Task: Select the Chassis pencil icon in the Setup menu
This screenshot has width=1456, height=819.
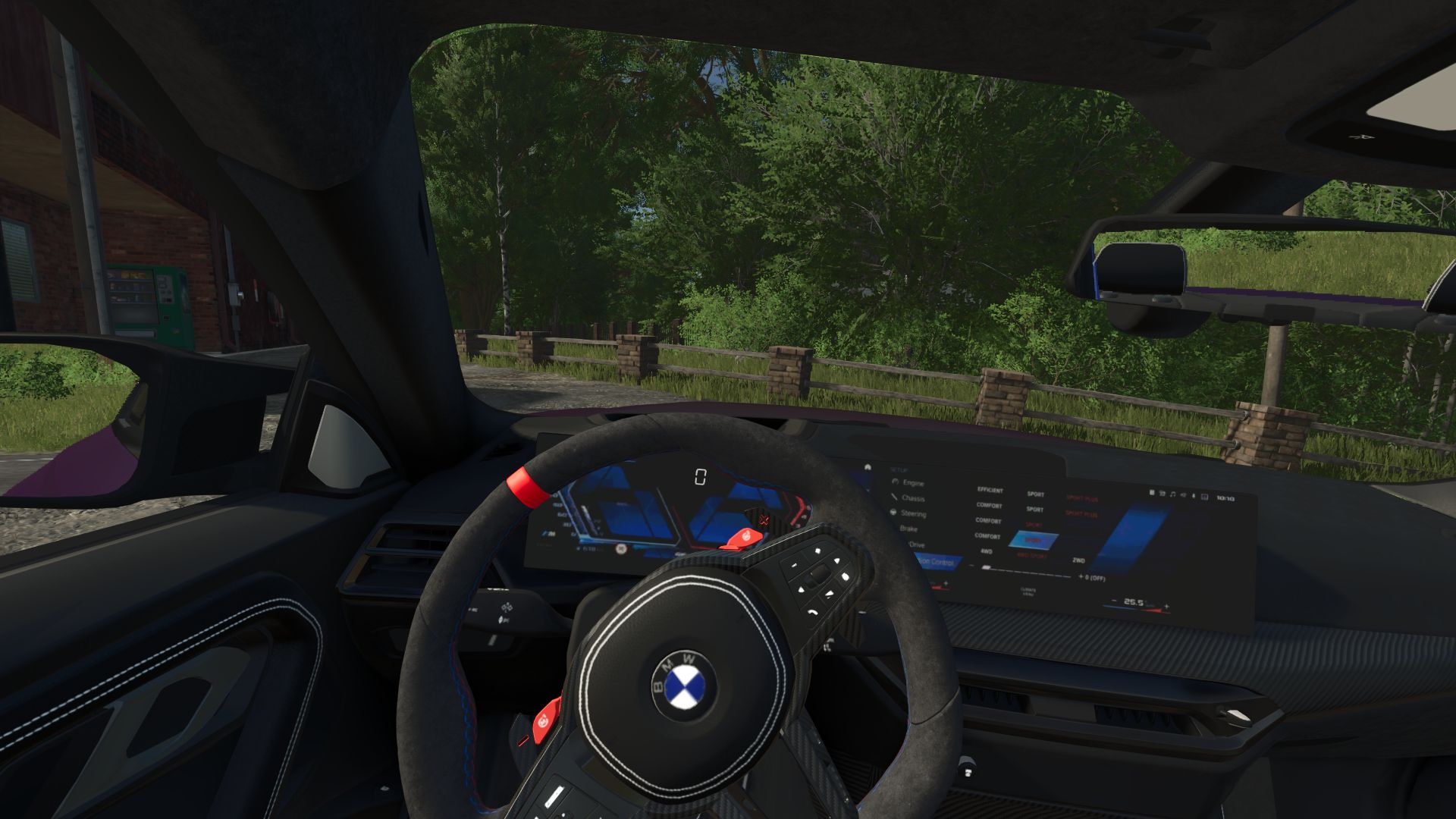Action: pyautogui.click(x=894, y=498)
